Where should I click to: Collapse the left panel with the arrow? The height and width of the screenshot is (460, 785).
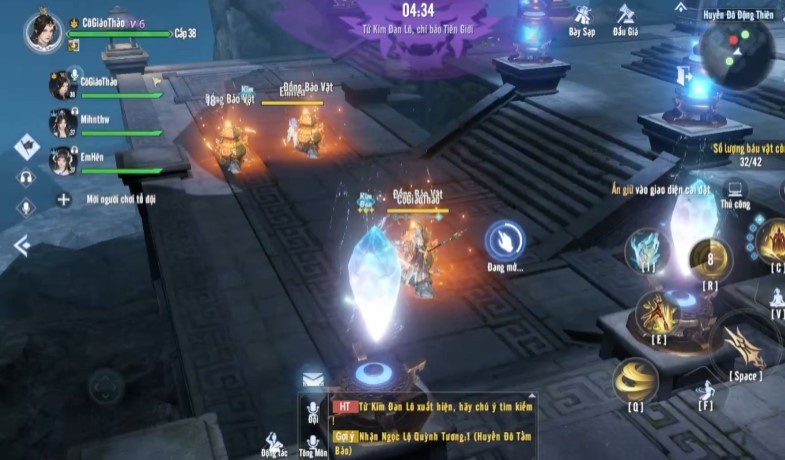22,245
